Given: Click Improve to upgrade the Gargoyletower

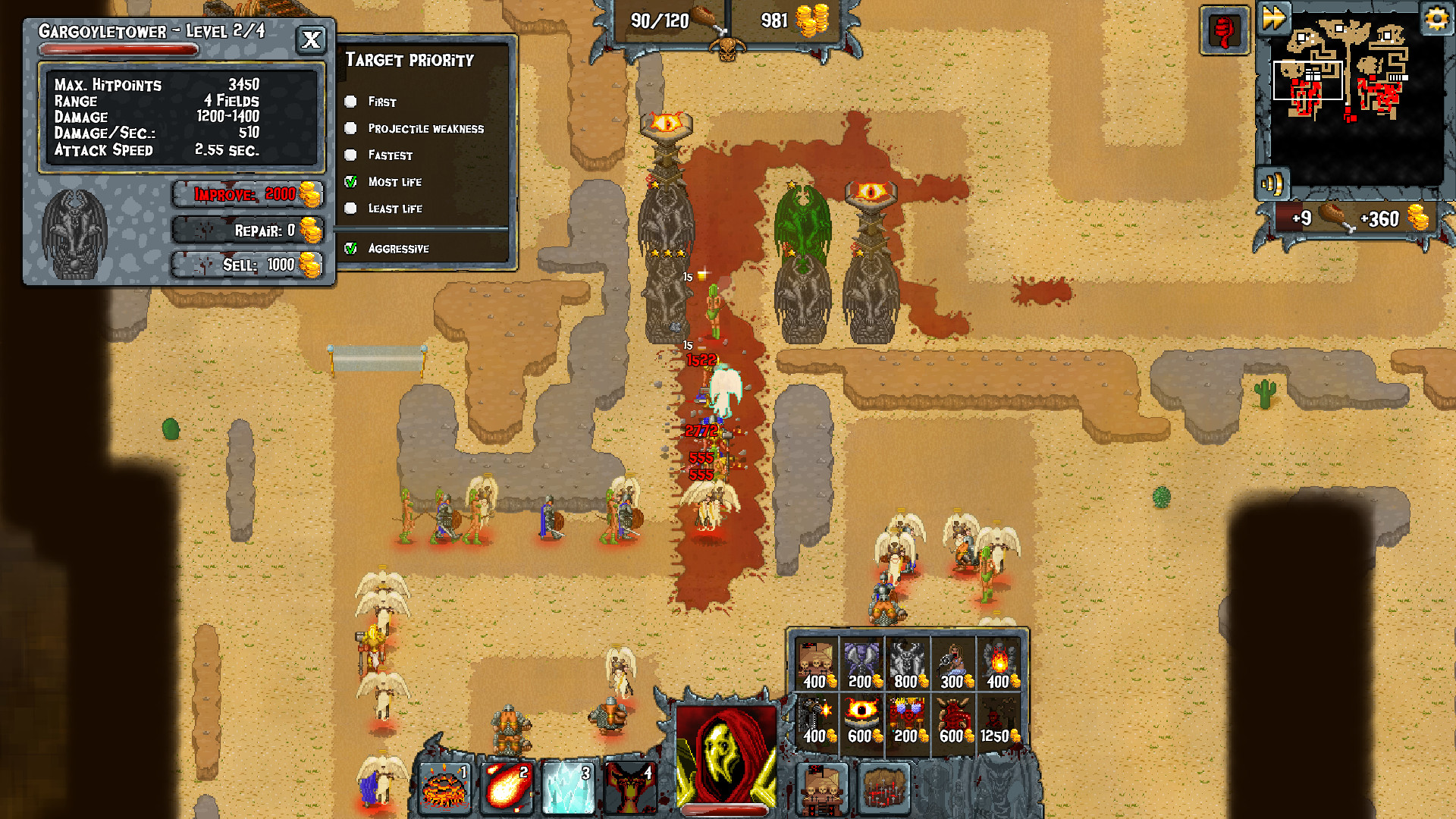Looking at the screenshot, I should (x=249, y=194).
